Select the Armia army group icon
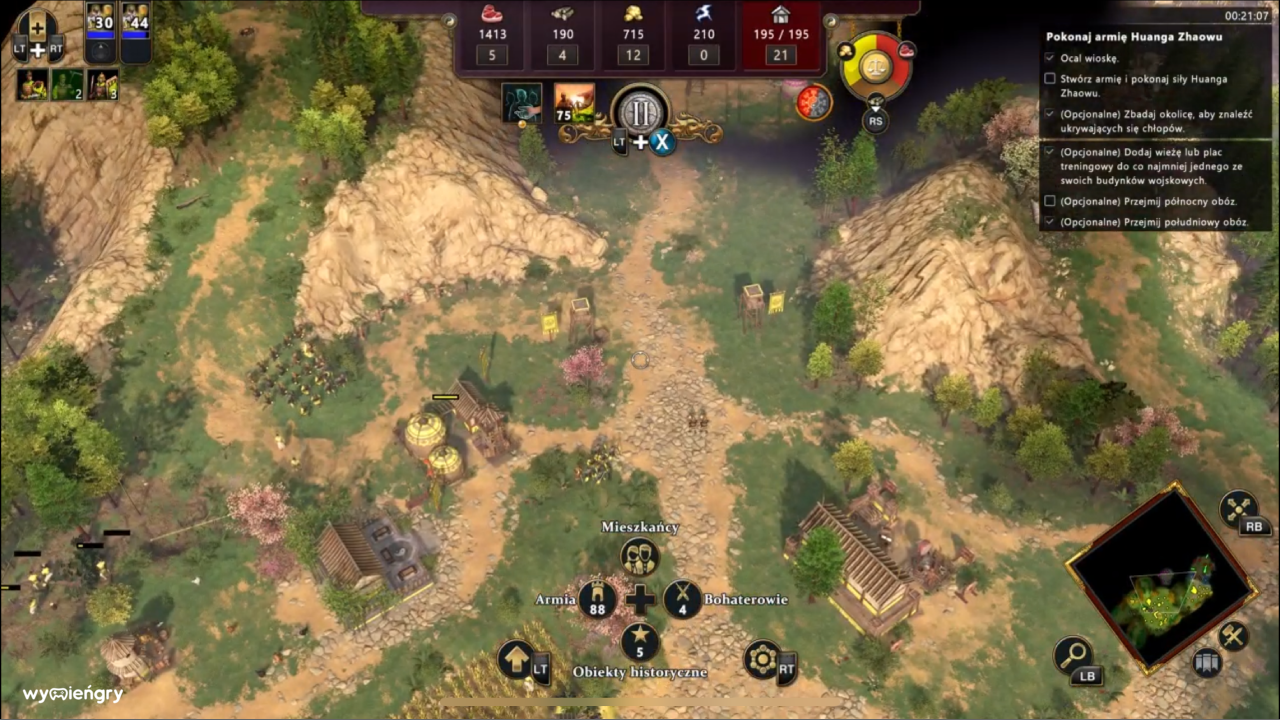 [x=597, y=599]
